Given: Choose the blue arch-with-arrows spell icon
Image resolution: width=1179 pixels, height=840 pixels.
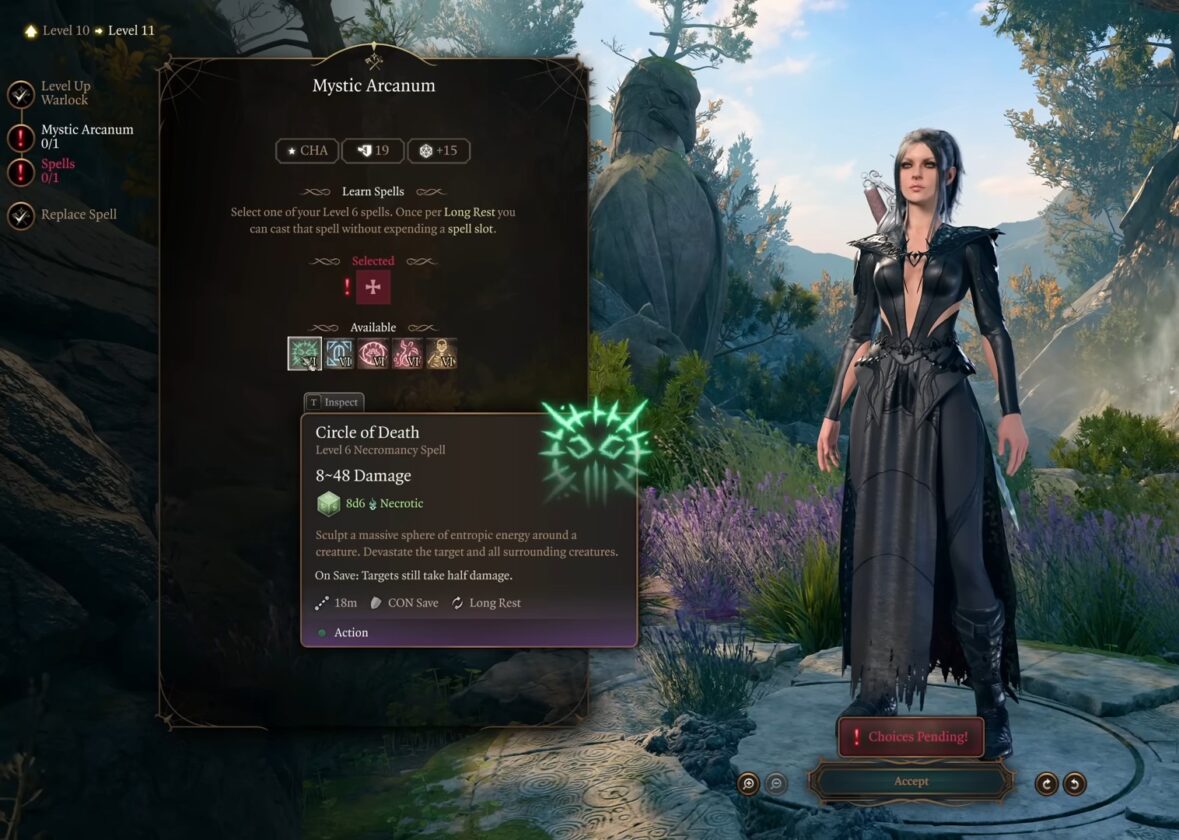Looking at the screenshot, I should [x=339, y=353].
